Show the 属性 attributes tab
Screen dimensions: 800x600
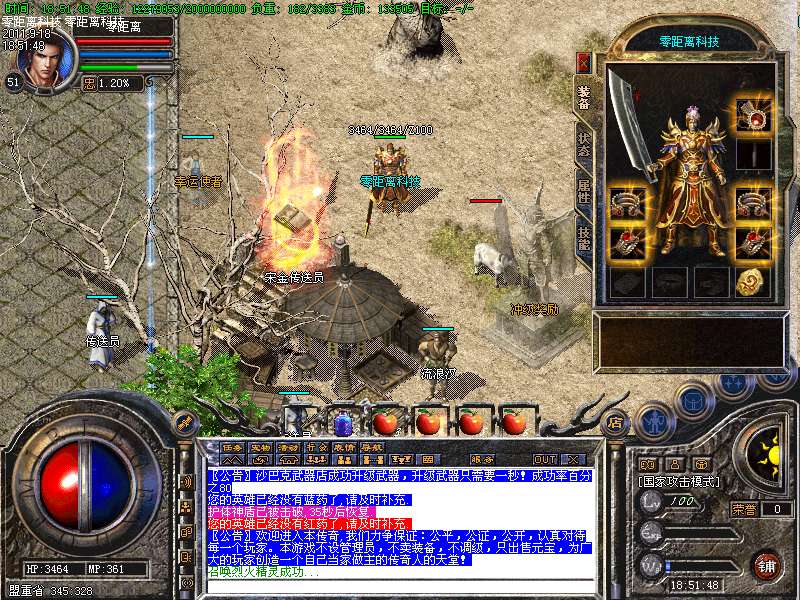point(584,190)
